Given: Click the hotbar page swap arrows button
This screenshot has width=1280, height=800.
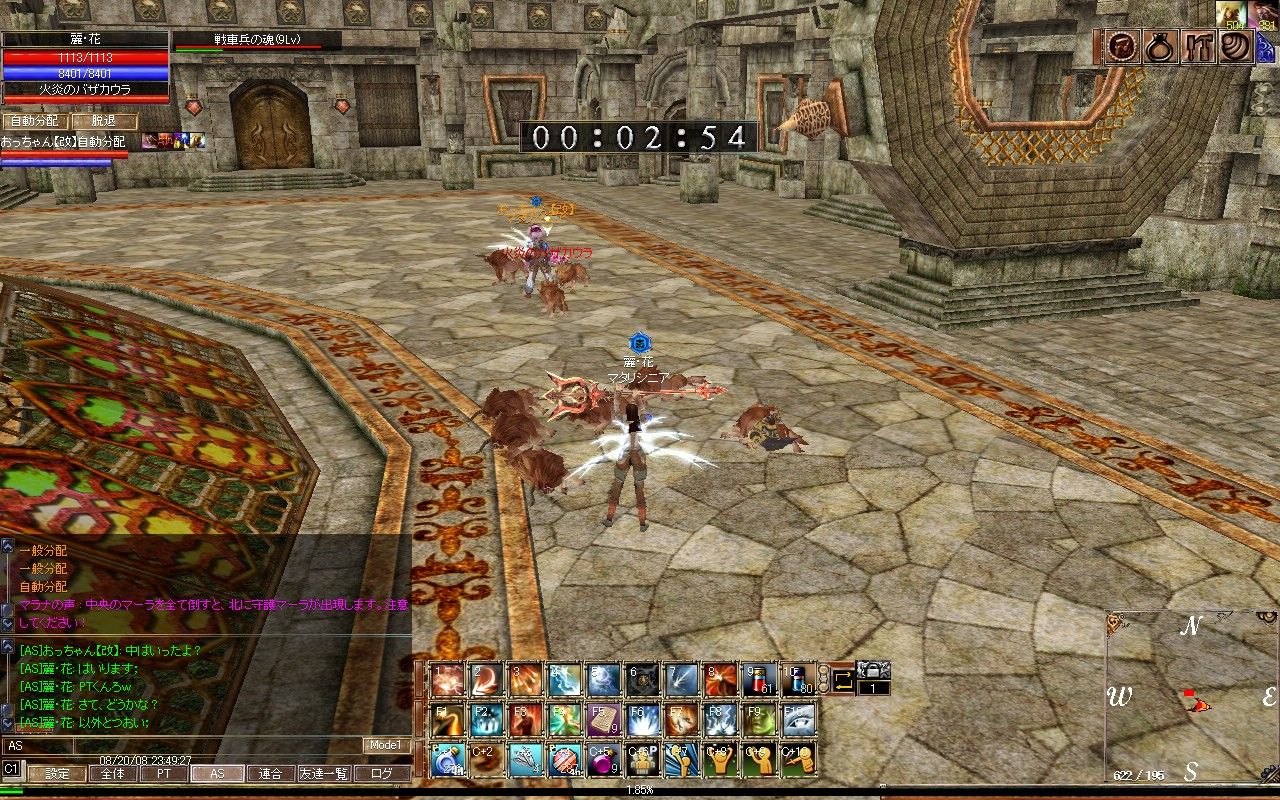Looking at the screenshot, I should pyautogui.click(x=842, y=681).
